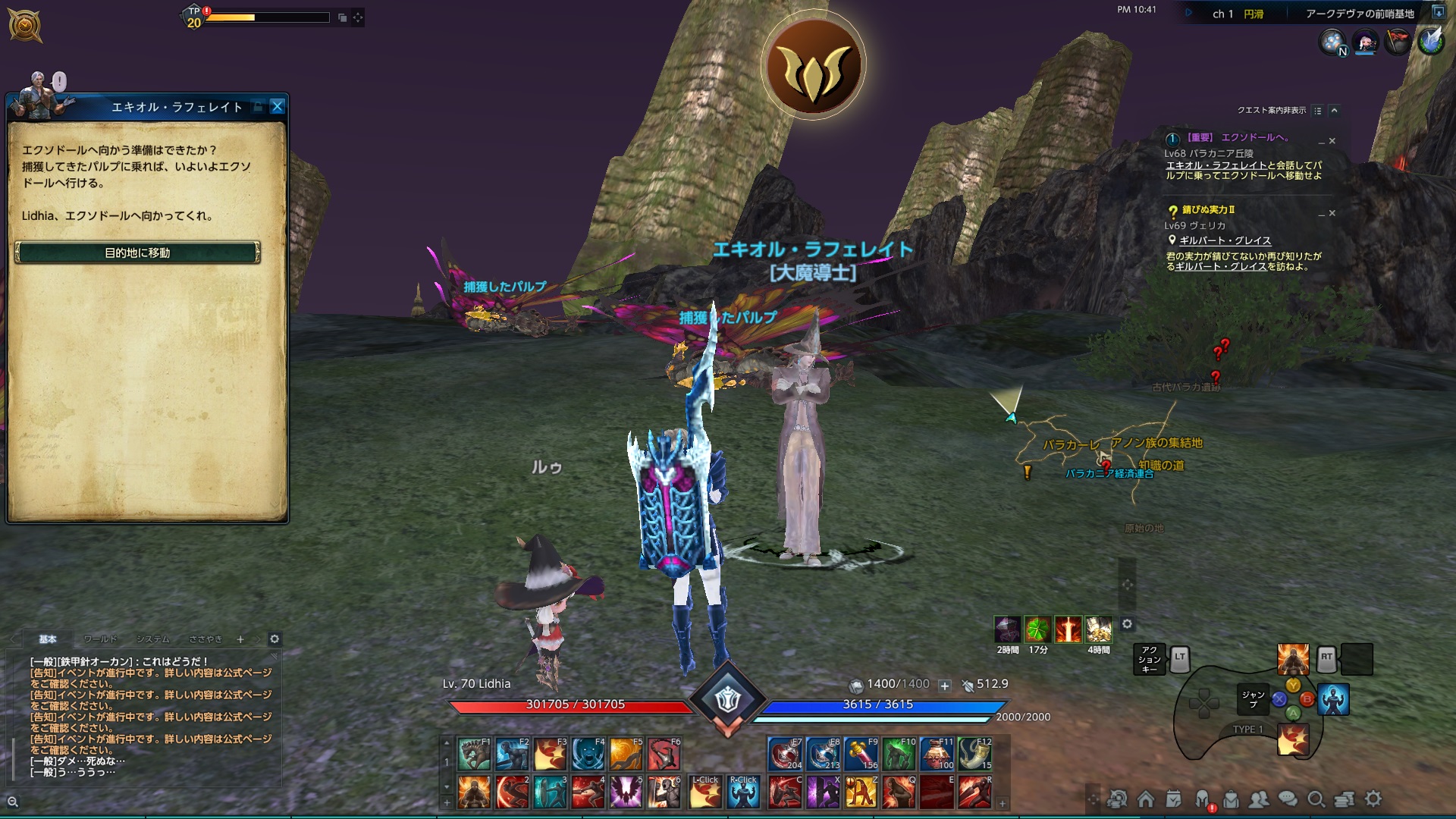Click the + to add a new chat tab
This screenshot has height=819, width=1456.
click(x=240, y=639)
